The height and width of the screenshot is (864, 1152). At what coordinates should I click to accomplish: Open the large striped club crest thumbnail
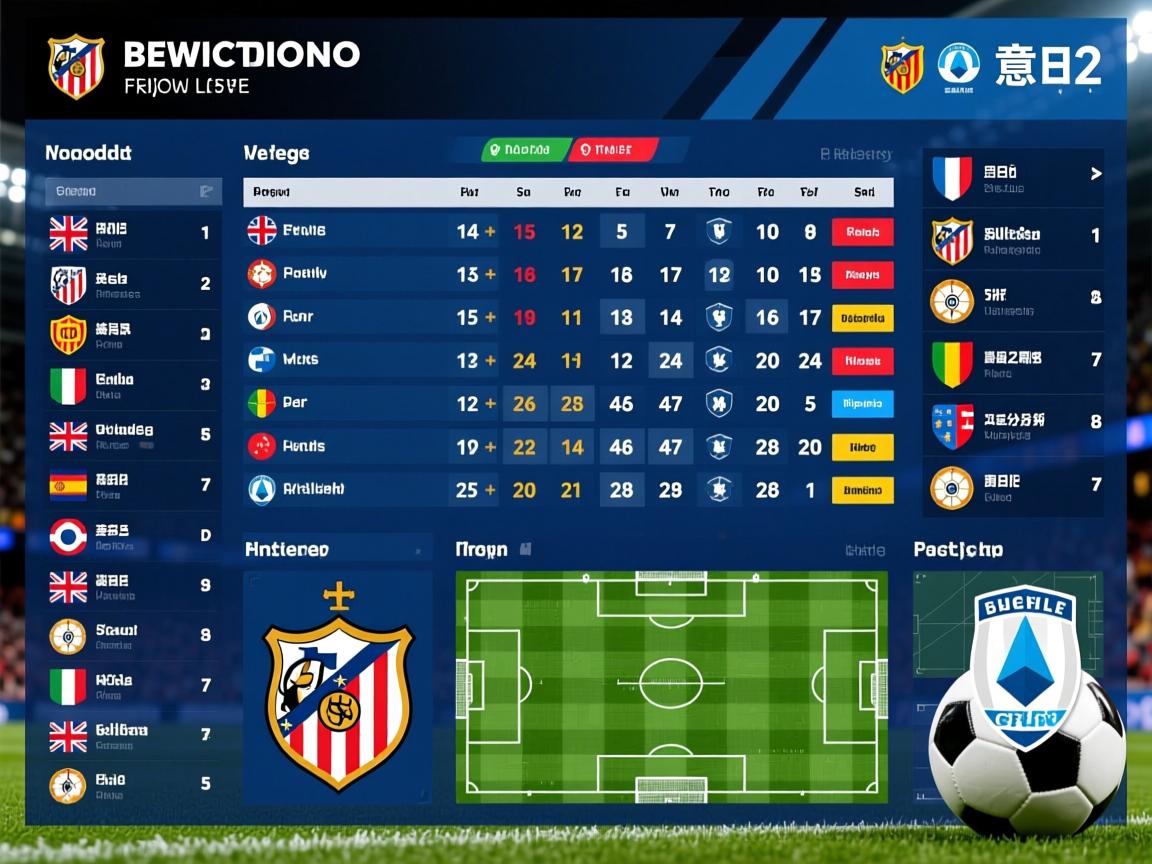coord(338,689)
